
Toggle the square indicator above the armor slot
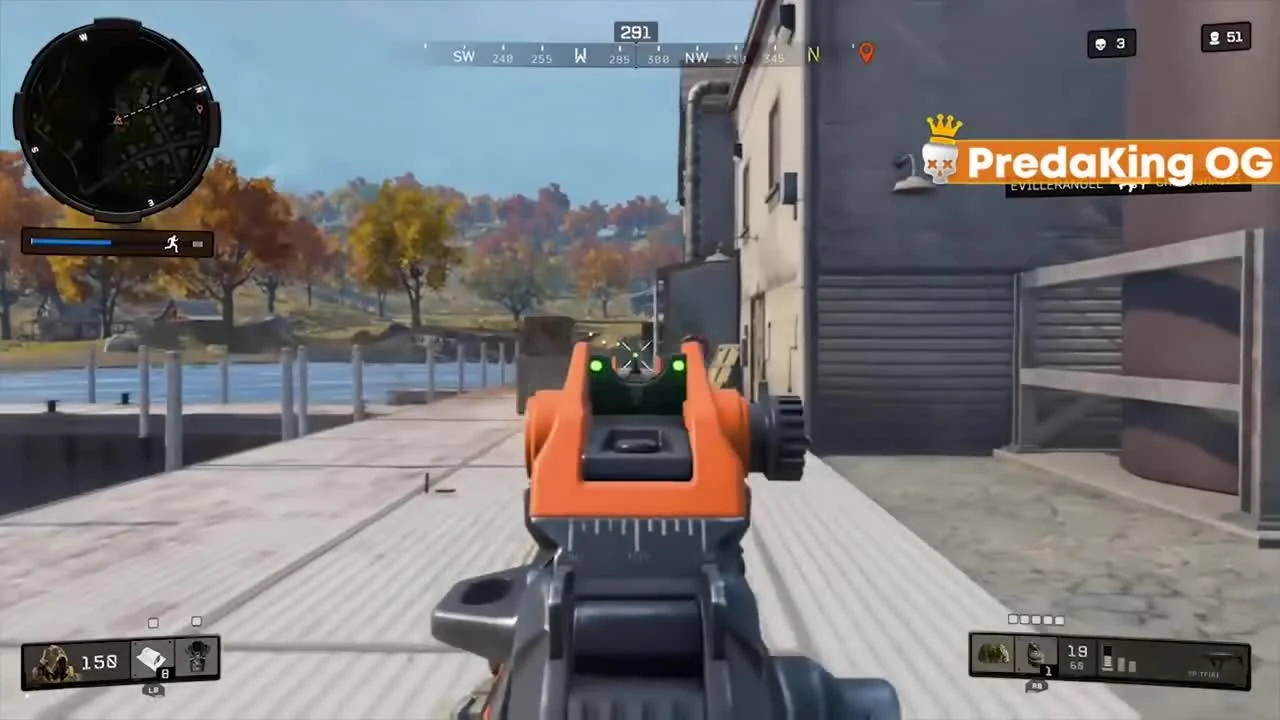coord(196,622)
